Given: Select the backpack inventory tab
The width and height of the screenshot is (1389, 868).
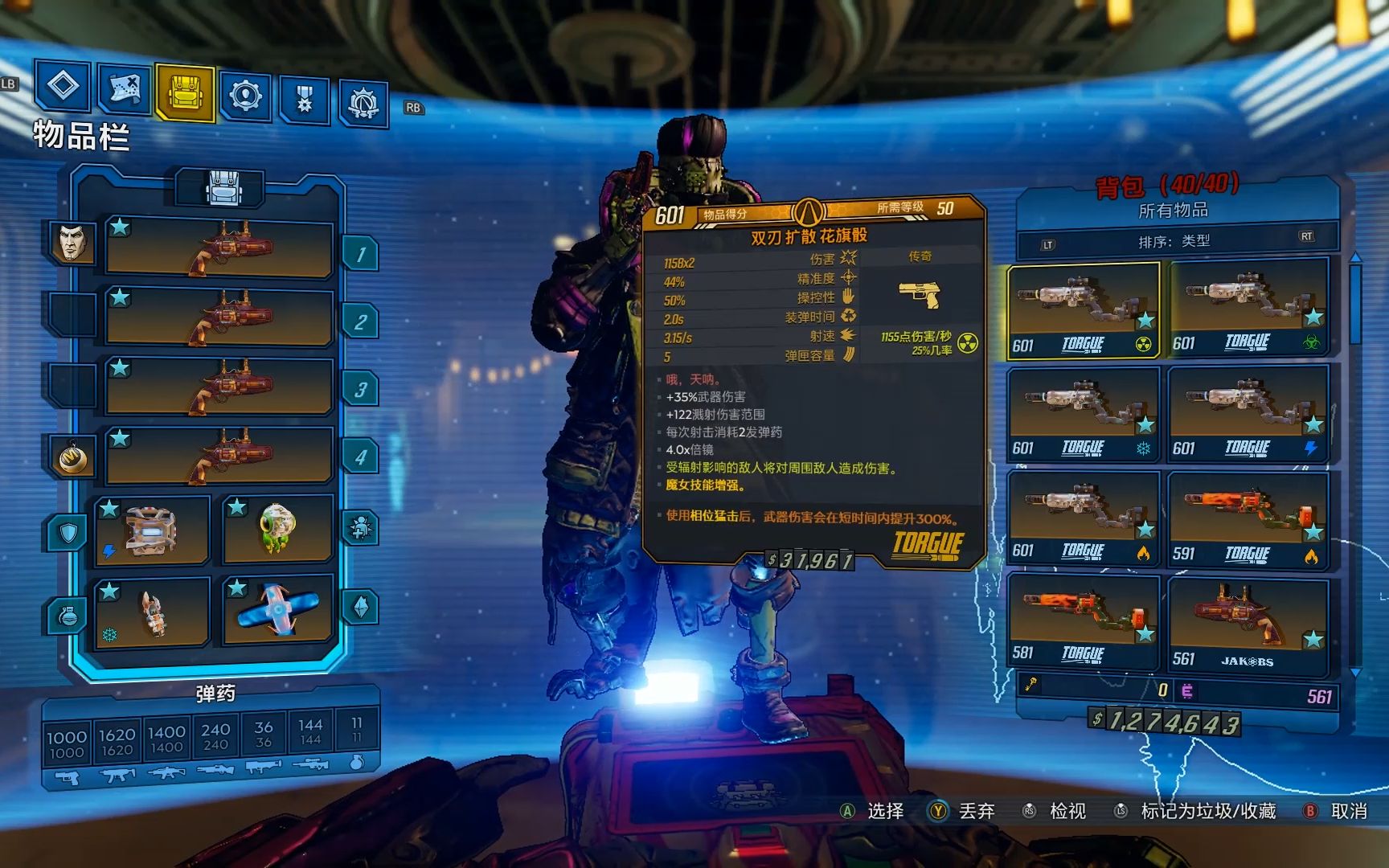Looking at the screenshot, I should pyautogui.click(x=184, y=93).
